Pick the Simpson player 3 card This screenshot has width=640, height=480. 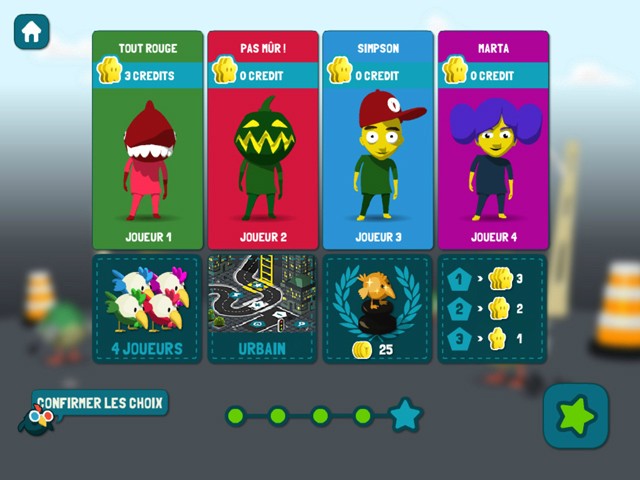click(378, 140)
